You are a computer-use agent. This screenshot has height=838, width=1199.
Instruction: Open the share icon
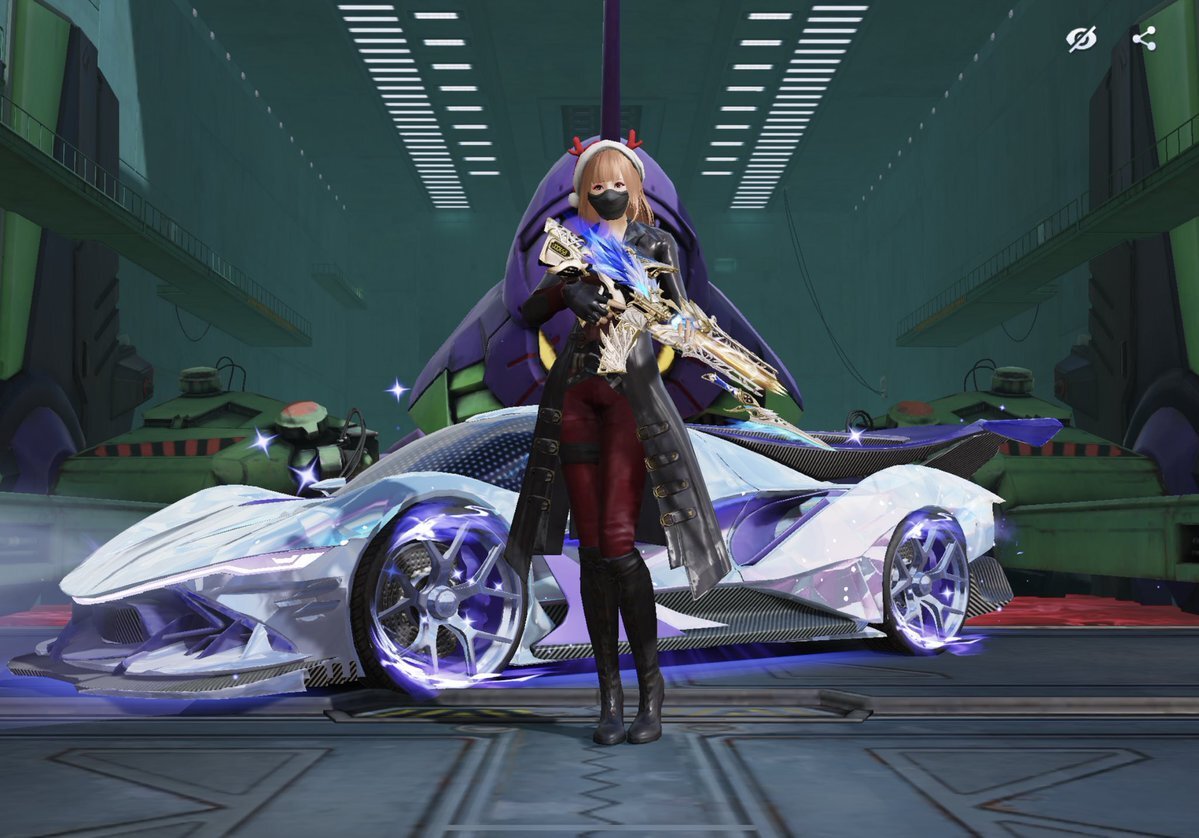[x=1144, y=39]
